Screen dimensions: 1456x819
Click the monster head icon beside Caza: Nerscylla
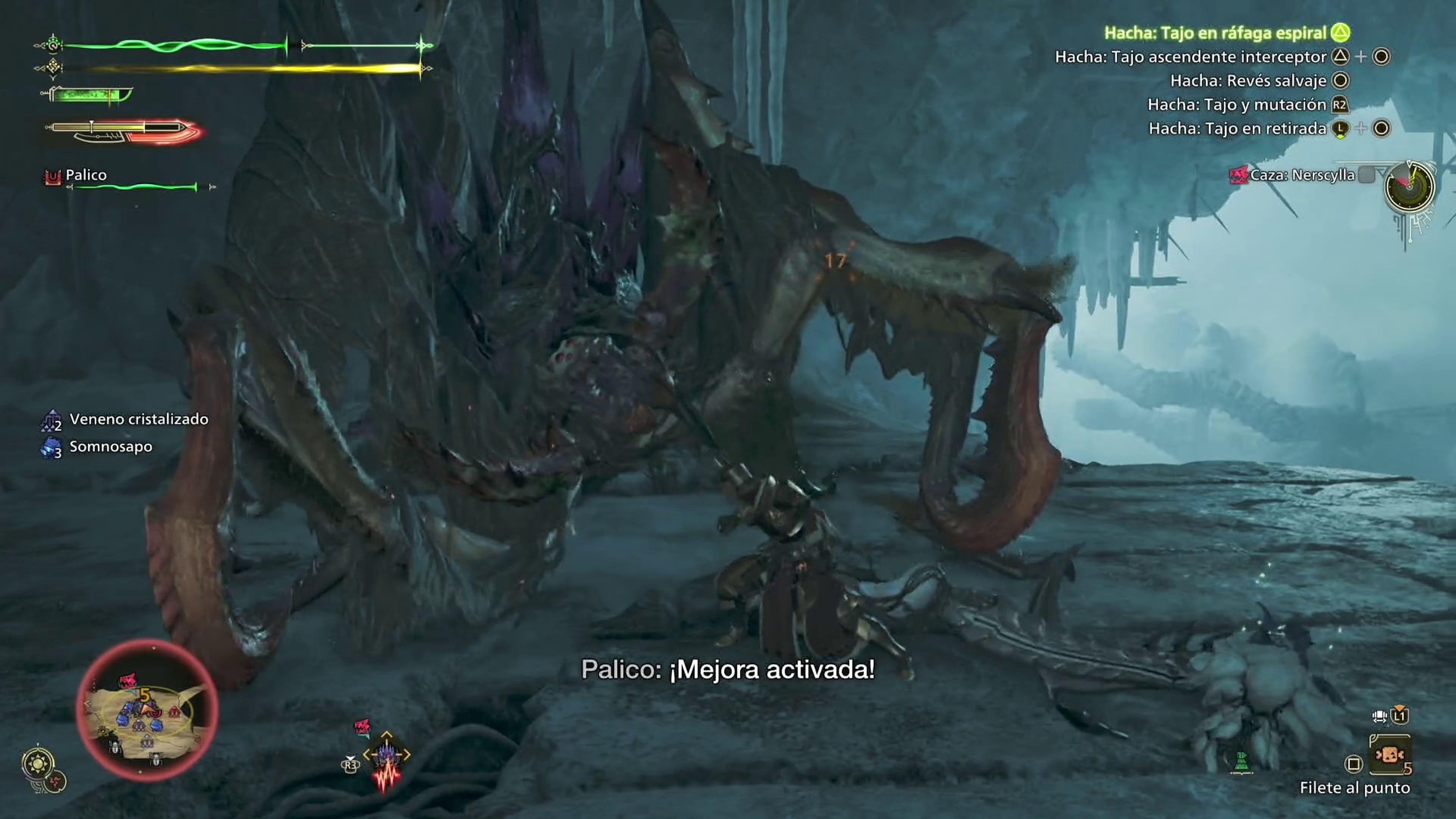pos(1239,176)
